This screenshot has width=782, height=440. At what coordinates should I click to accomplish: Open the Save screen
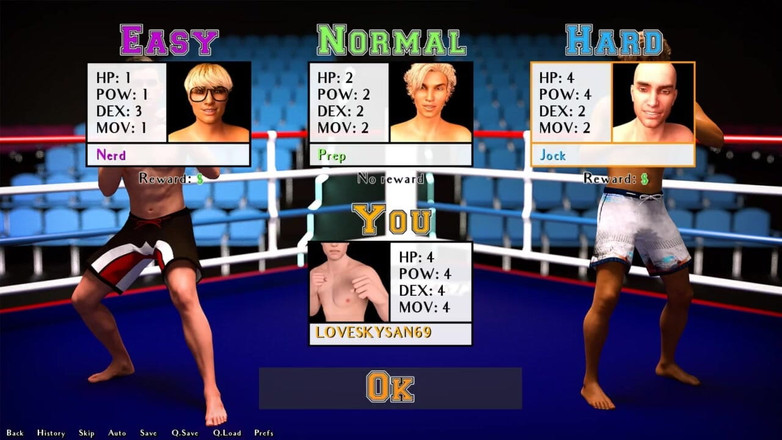[148, 433]
